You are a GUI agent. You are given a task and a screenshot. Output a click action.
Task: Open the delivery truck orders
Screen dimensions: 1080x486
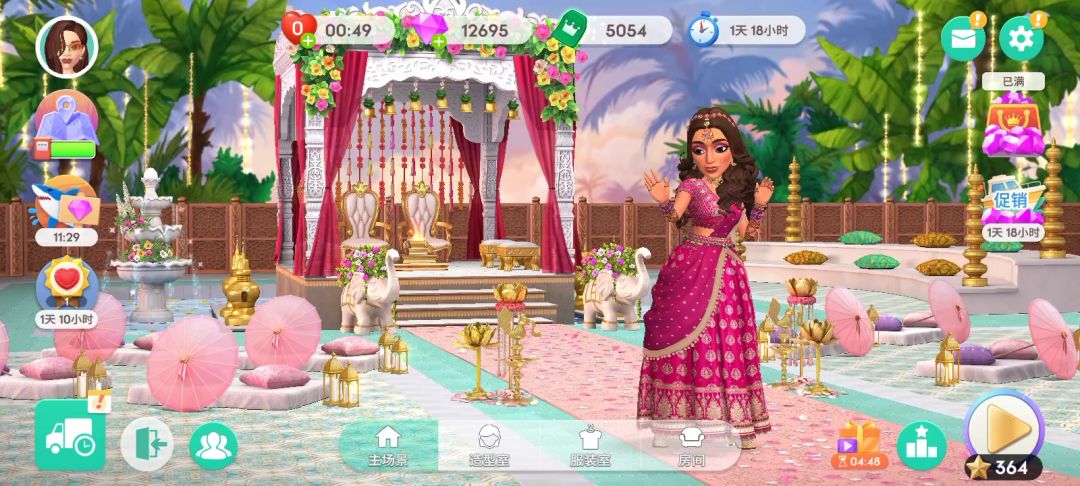70,435
